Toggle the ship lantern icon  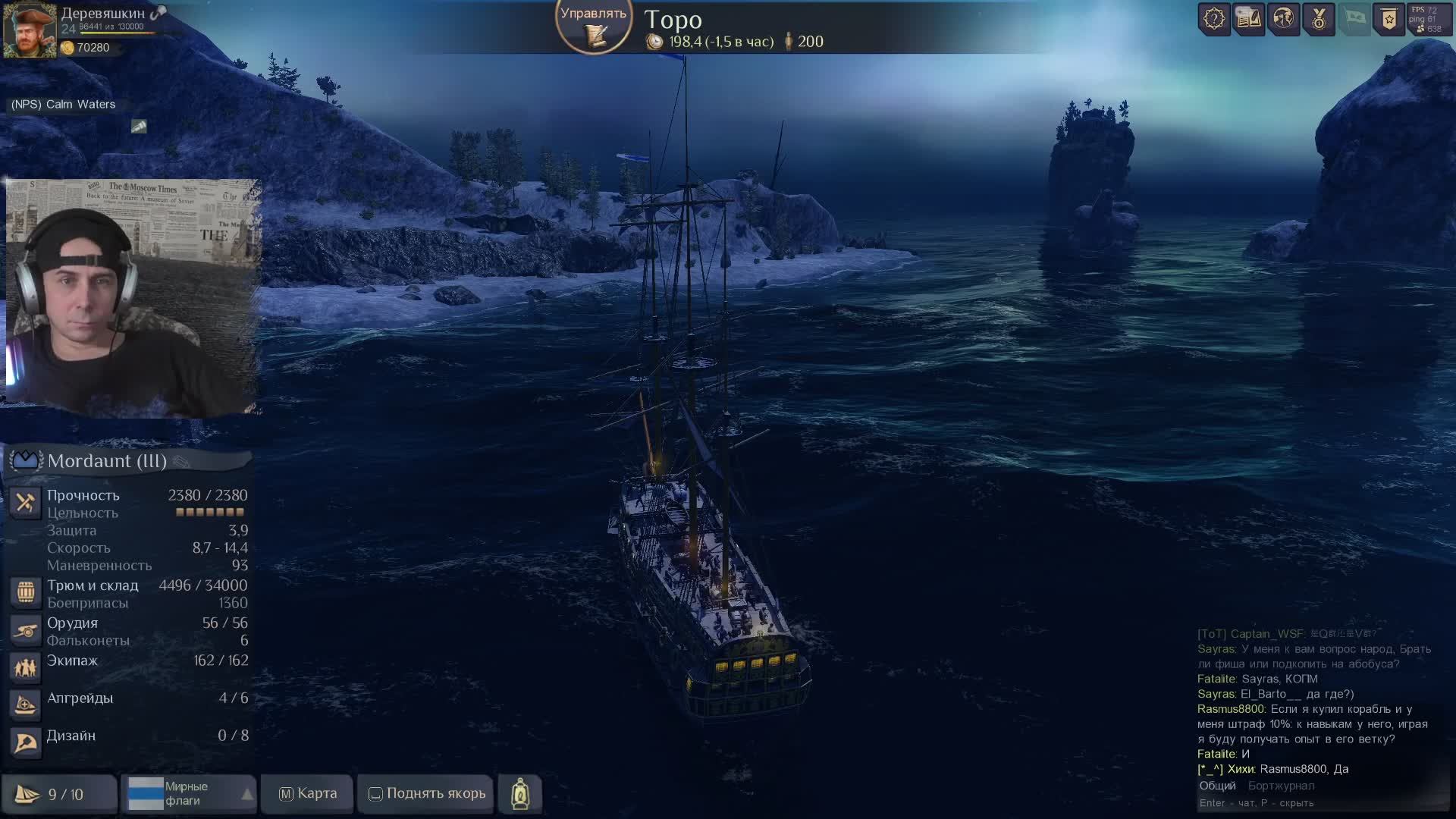pyautogui.click(x=520, y=793)
